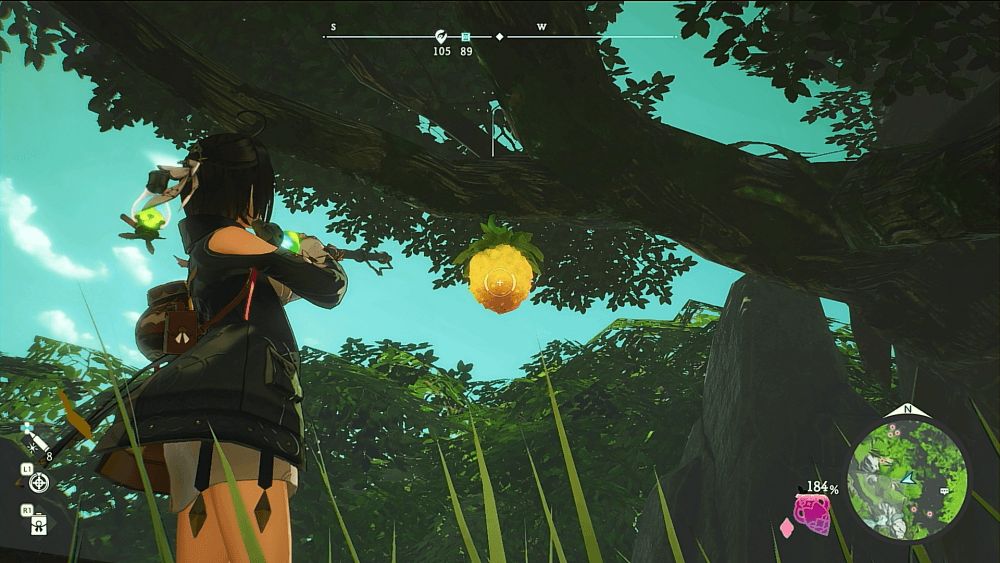The width and height of the screenshot is (1000, 563).
Task: Activate the crosshair aim icon
Action: point(39,483)
